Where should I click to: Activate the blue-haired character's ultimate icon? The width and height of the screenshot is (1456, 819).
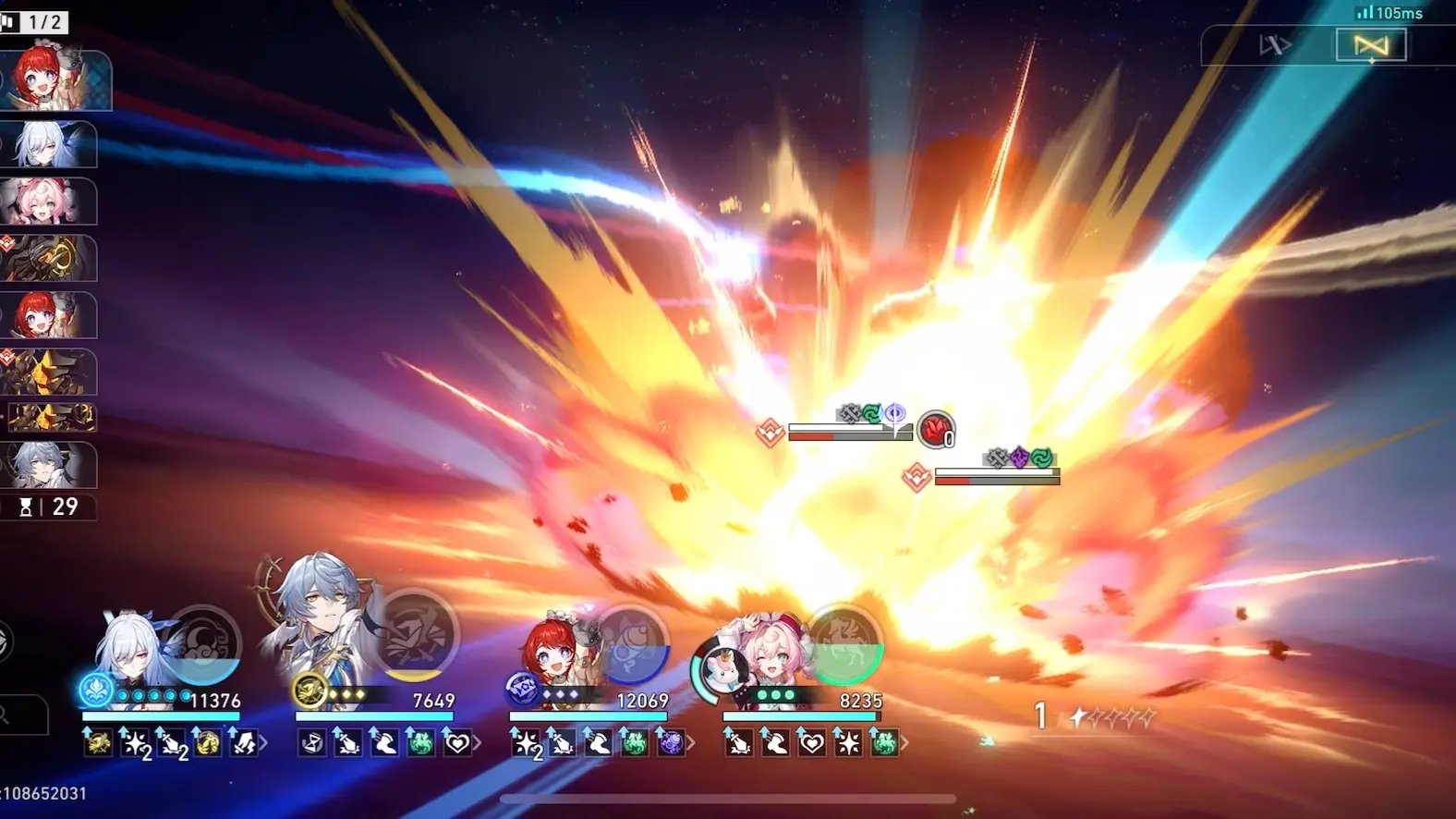pos(419,635)
